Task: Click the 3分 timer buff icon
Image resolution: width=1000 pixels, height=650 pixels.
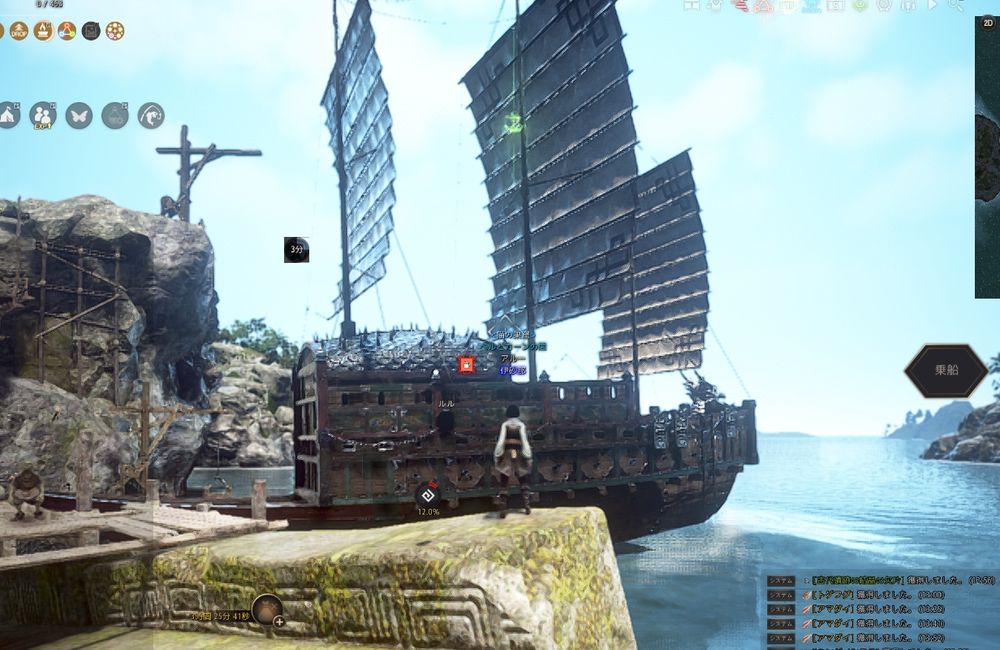Action: coord(296,250)
